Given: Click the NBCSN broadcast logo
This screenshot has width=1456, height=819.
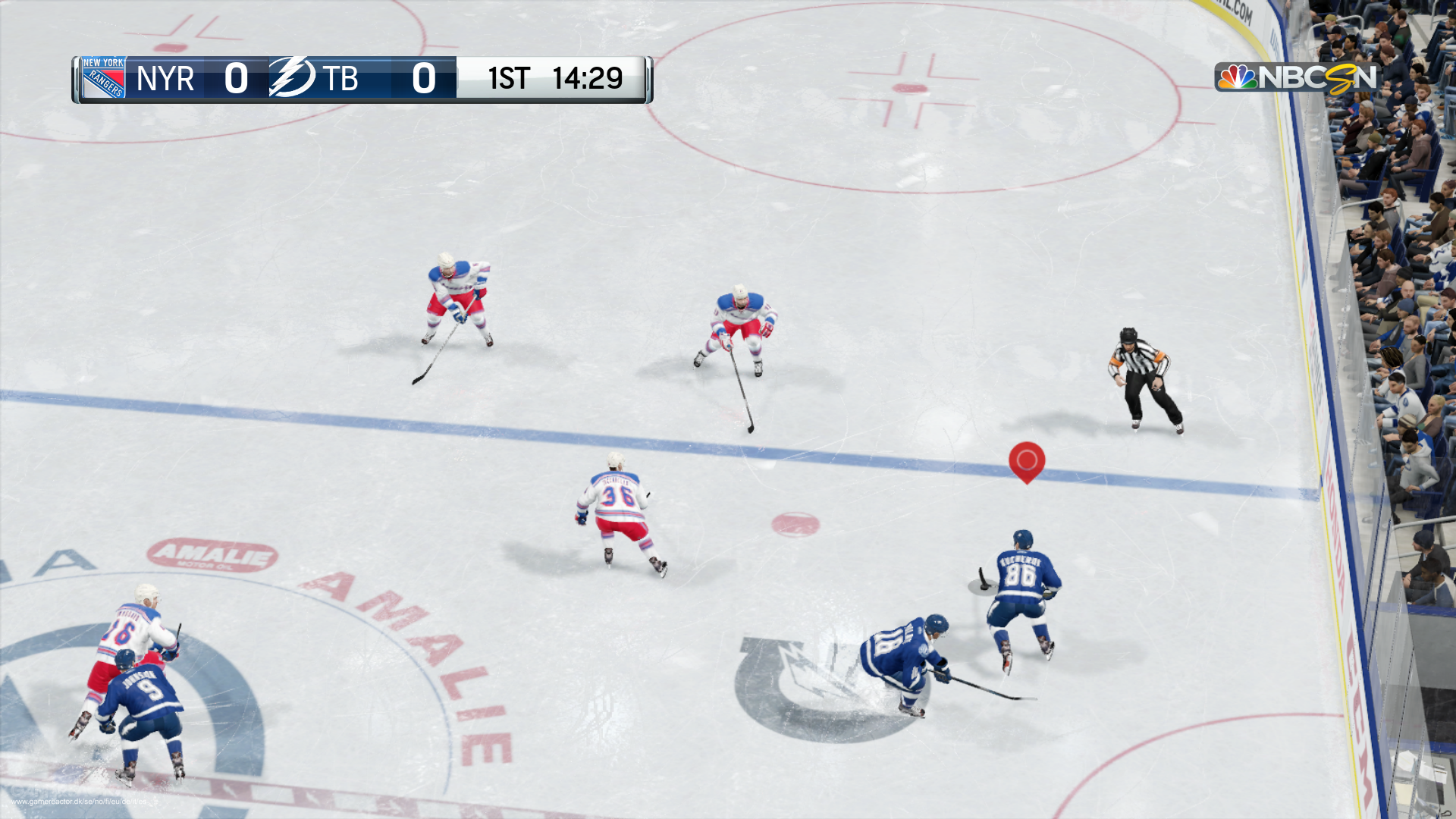Looking at the screenshot, I should point(1295,77).
